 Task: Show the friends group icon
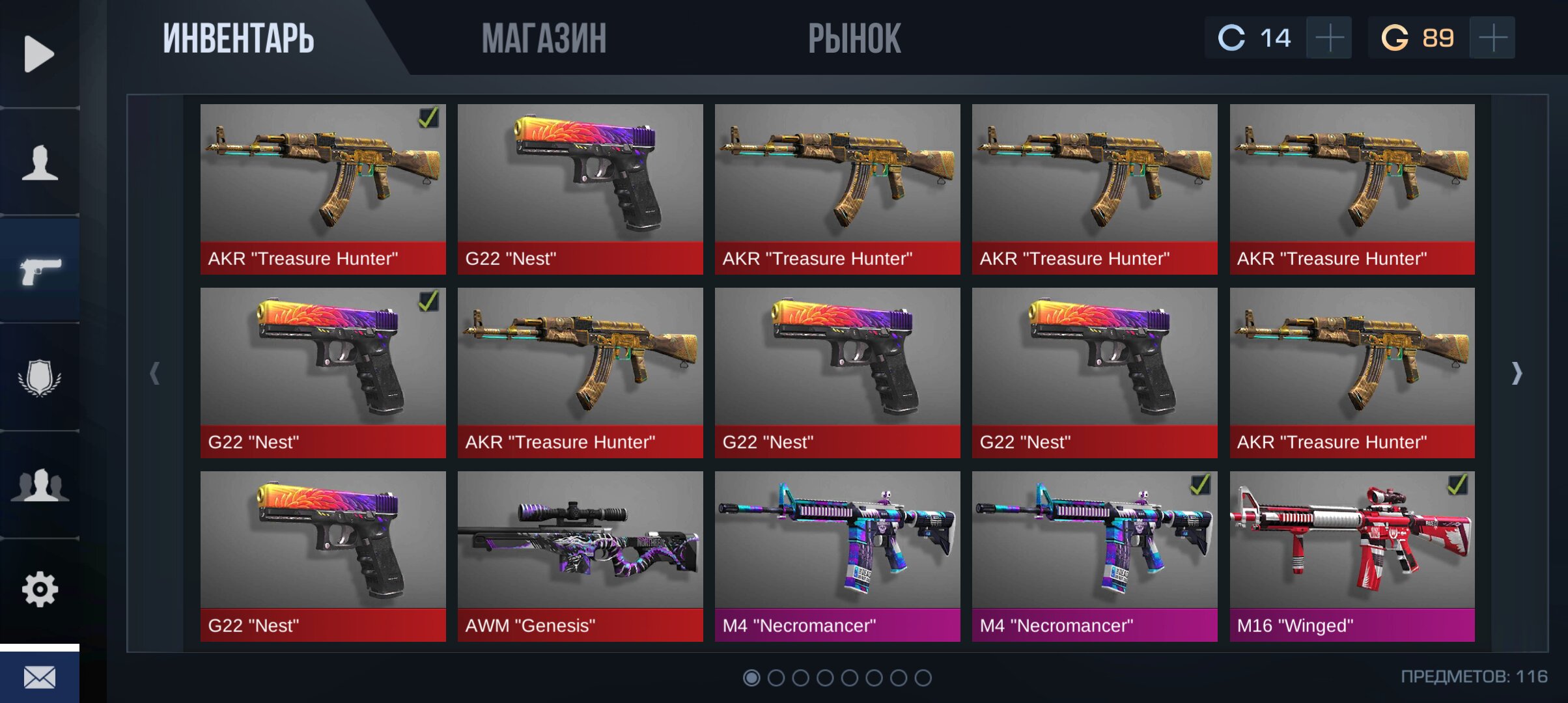[x=40, y=485]
